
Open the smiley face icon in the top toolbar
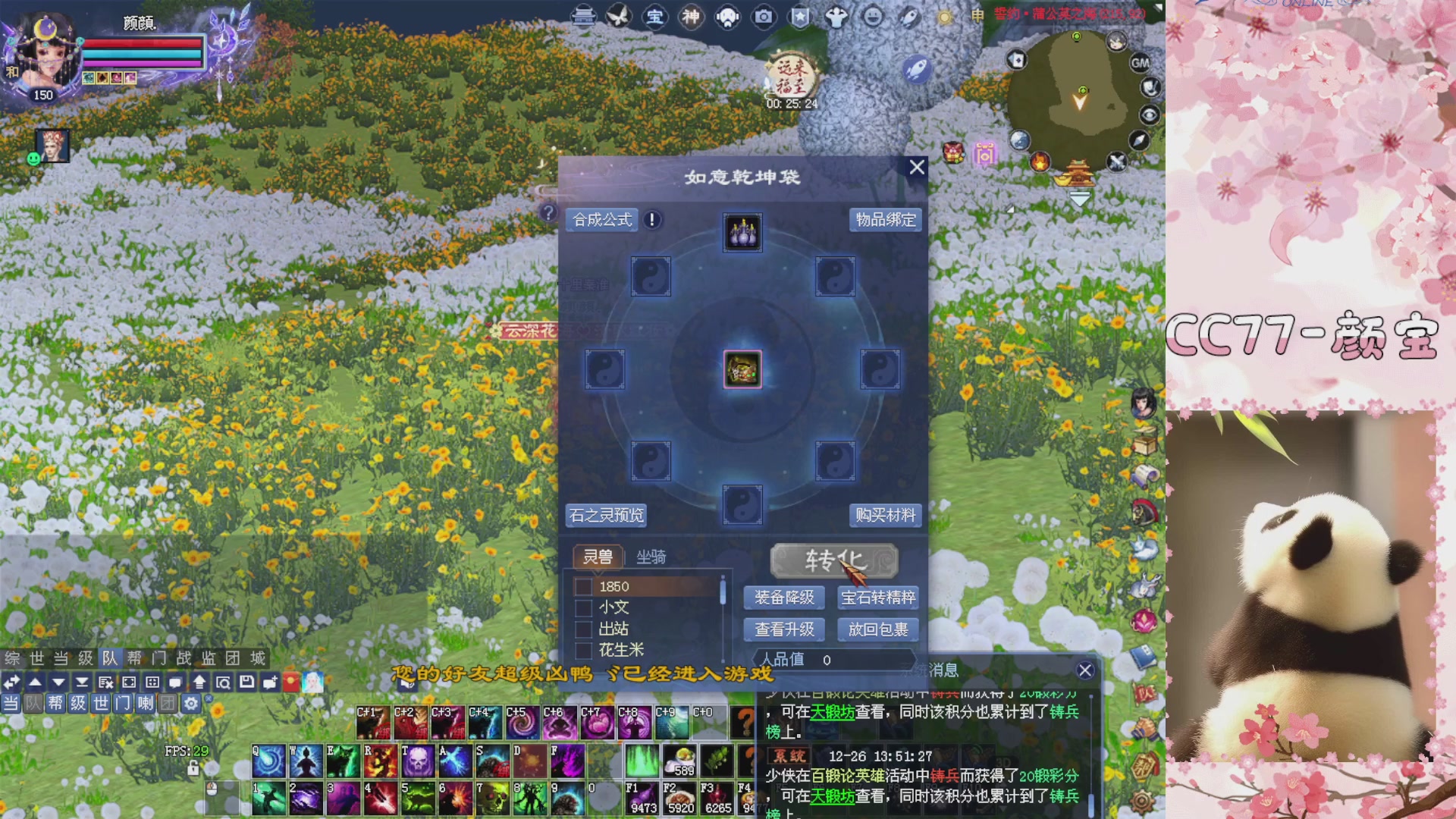click(873, 17)
